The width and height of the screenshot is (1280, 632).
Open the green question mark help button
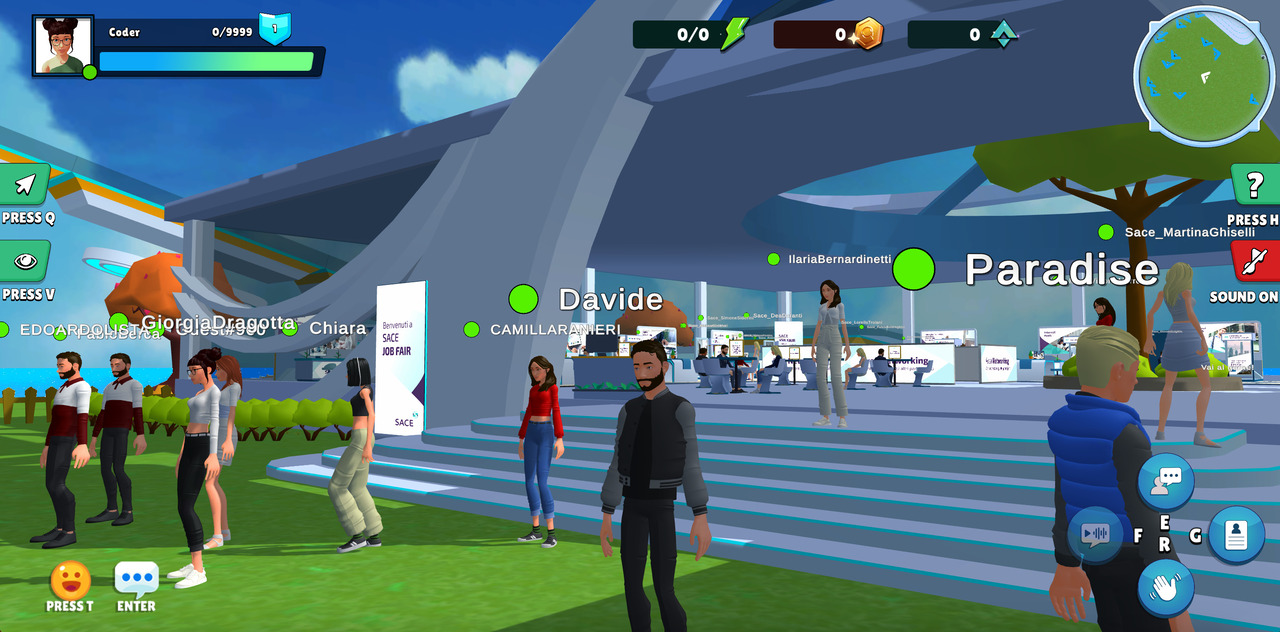pyautogui.click(x=1255, y=185)
